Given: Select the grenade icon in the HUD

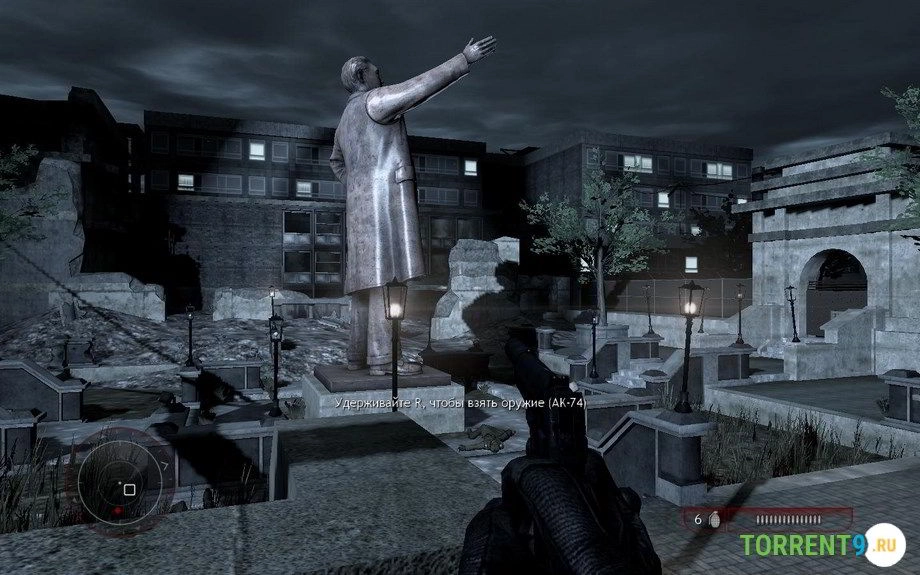Looking at the screenshot, I should point(713,520).
